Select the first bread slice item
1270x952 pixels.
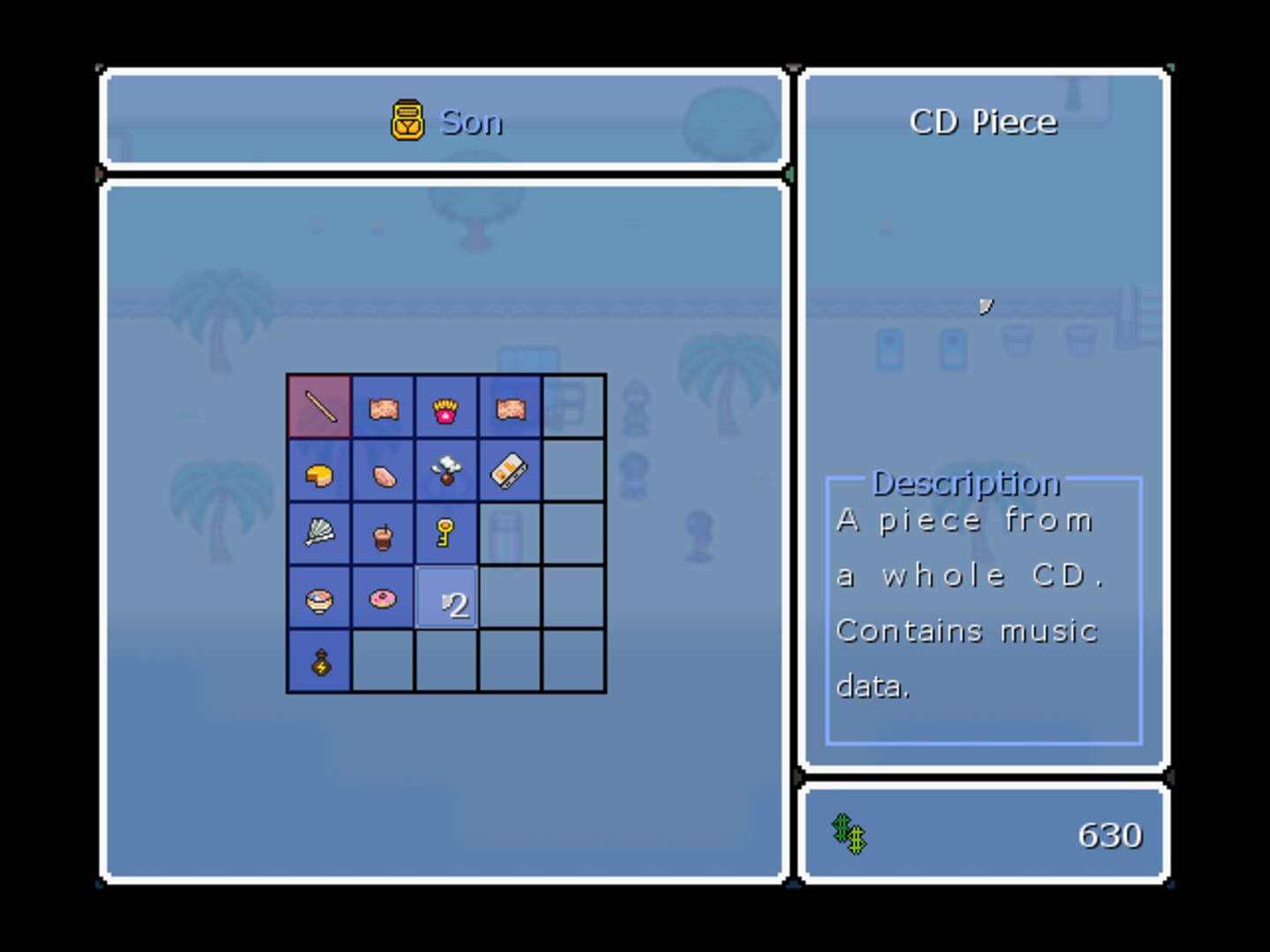pos(383,407)
